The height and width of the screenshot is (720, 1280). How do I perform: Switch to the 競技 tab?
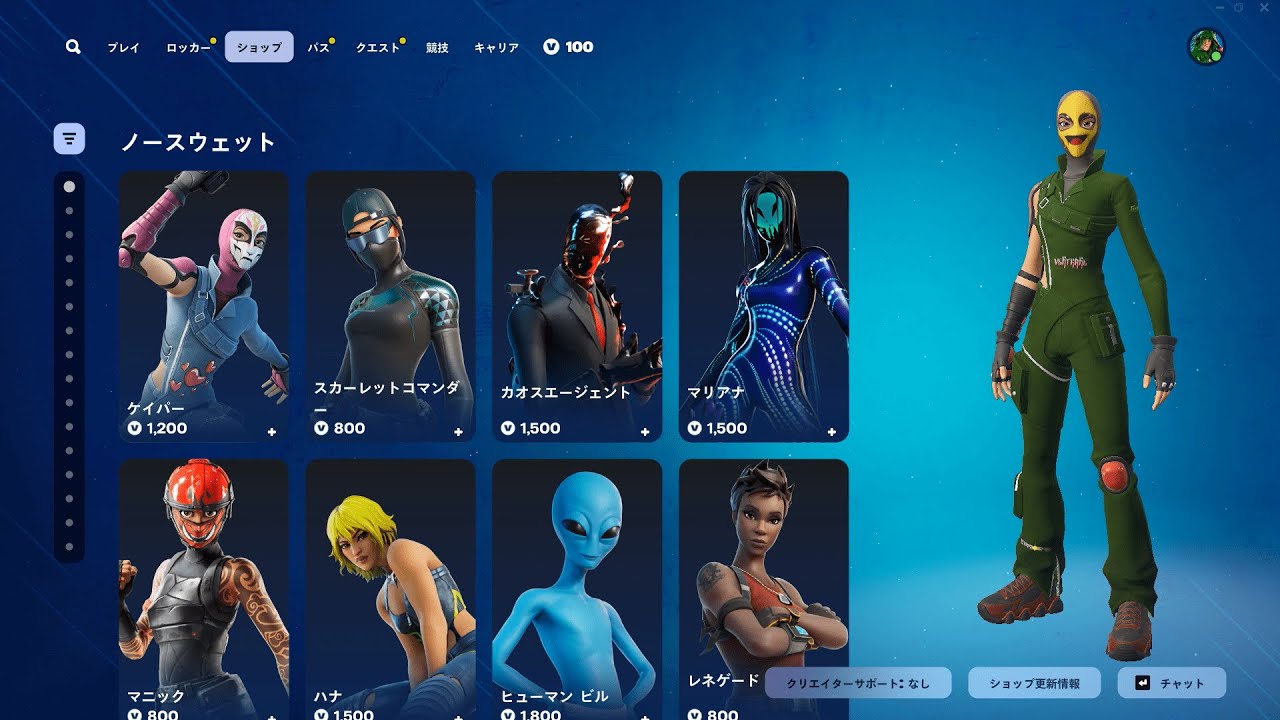(437, 47)
